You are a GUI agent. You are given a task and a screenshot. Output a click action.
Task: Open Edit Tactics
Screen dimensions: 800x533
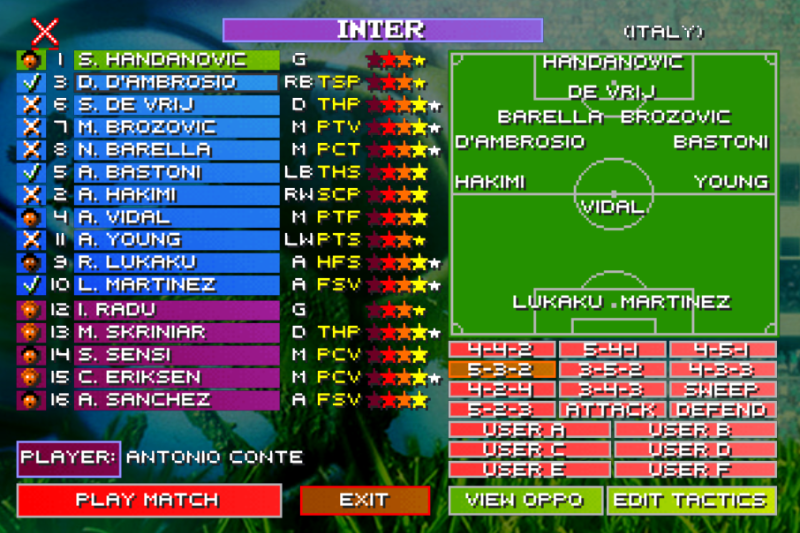click(x=691, y=500)
